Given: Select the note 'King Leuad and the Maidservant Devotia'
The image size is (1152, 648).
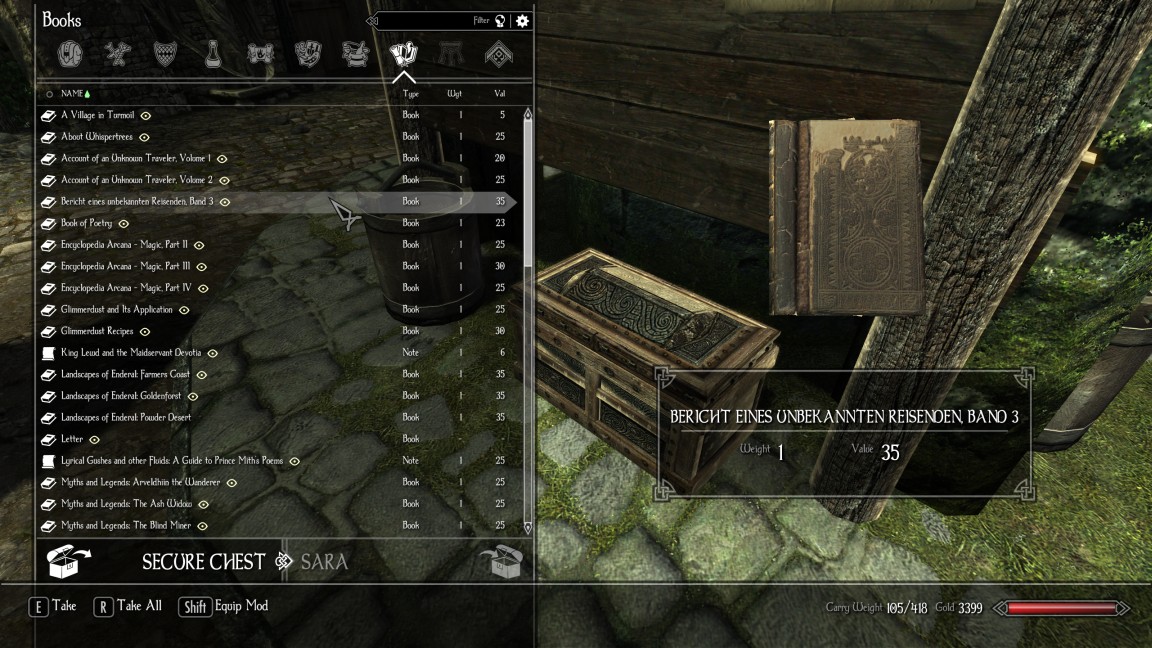Looking at the screenshot, I should coord(131,353).
